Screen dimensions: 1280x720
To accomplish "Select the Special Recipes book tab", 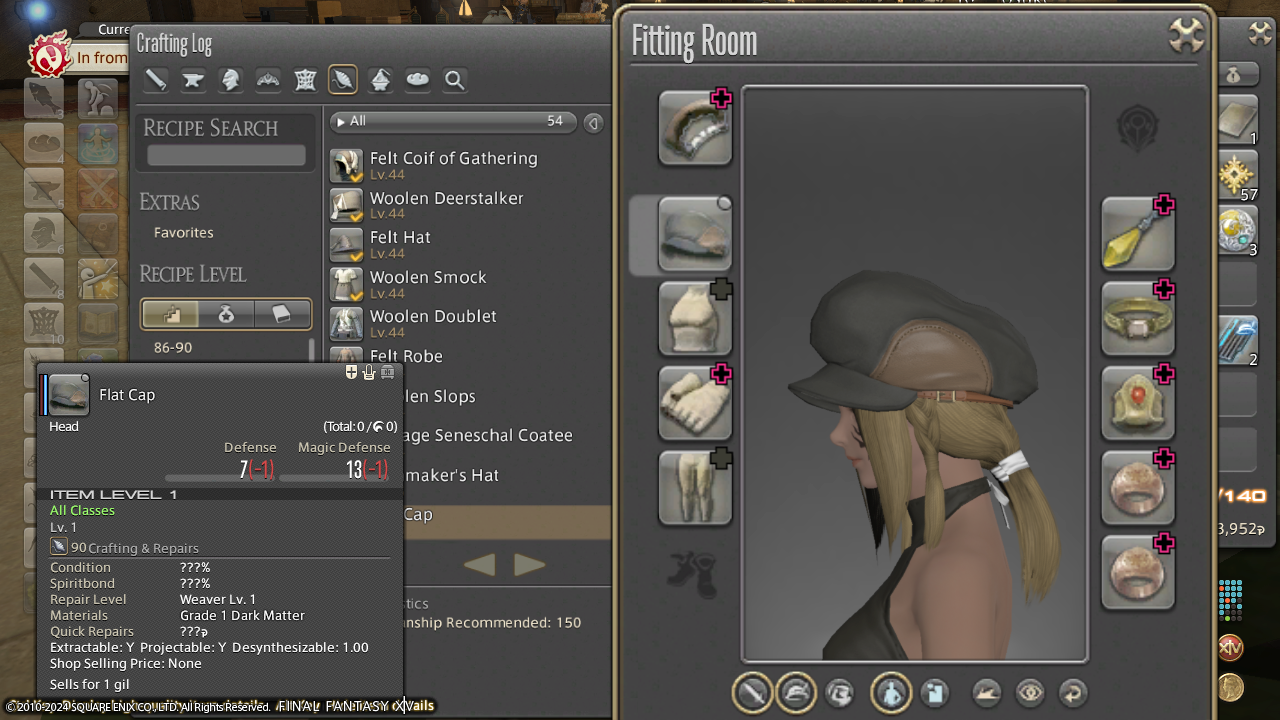I will coord(281,315).
